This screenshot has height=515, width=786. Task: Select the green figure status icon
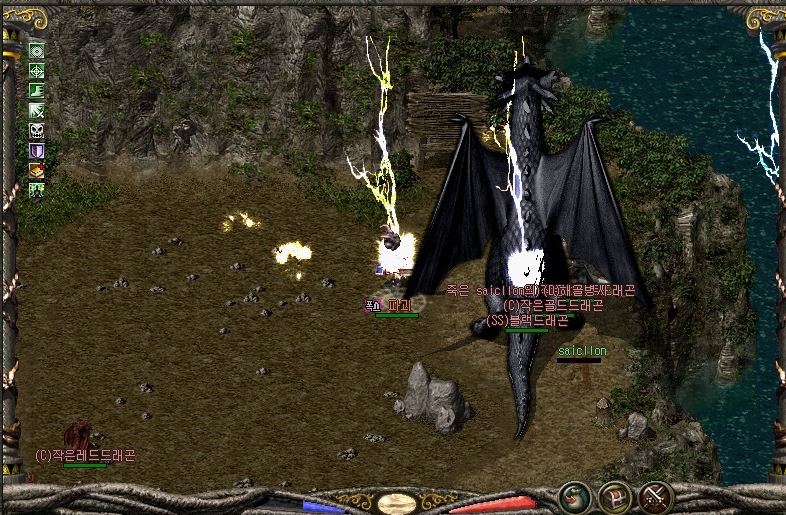[37, 189]
